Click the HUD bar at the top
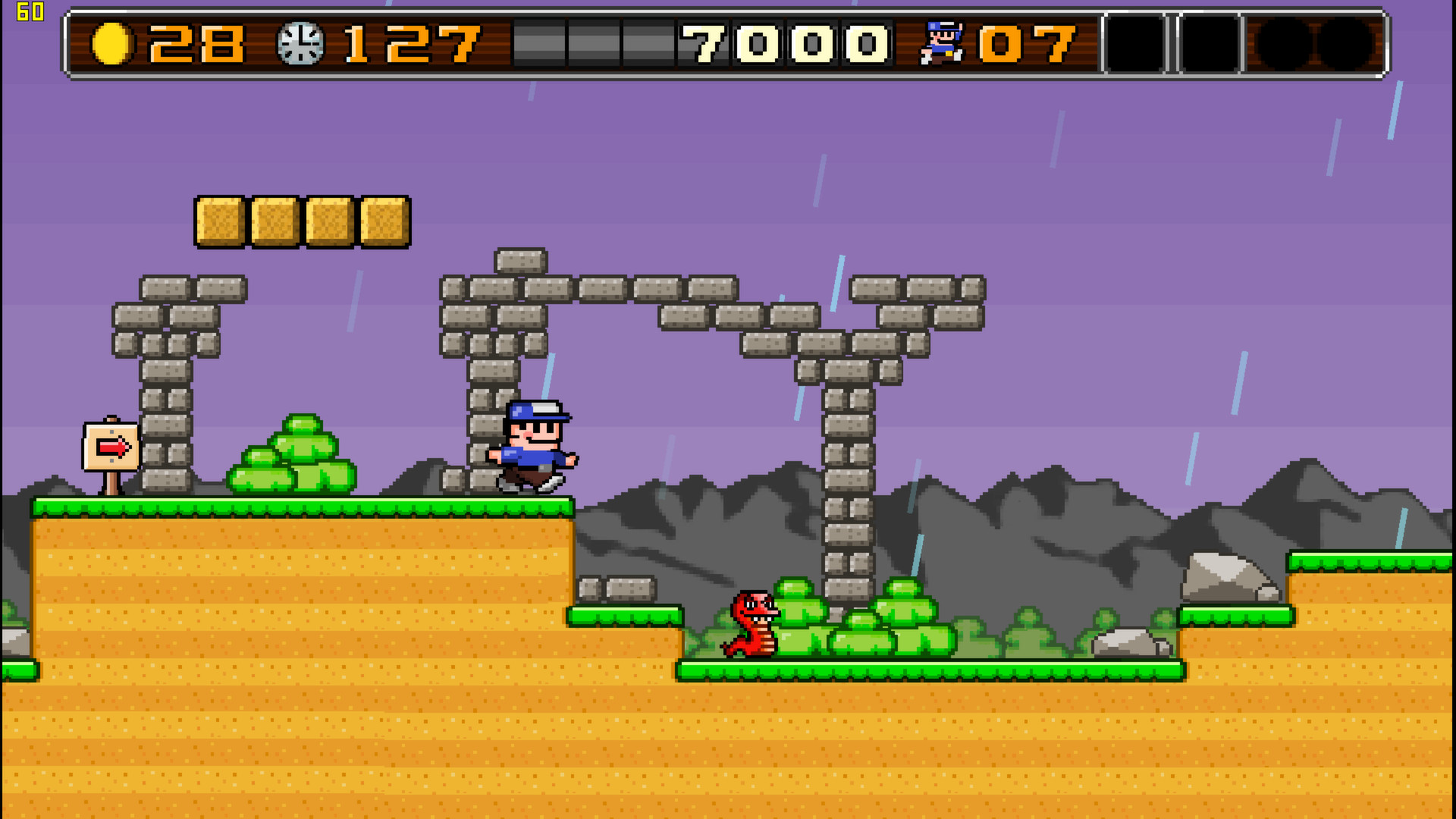The width and height of the screenshot is (1456, 819). 728,42
